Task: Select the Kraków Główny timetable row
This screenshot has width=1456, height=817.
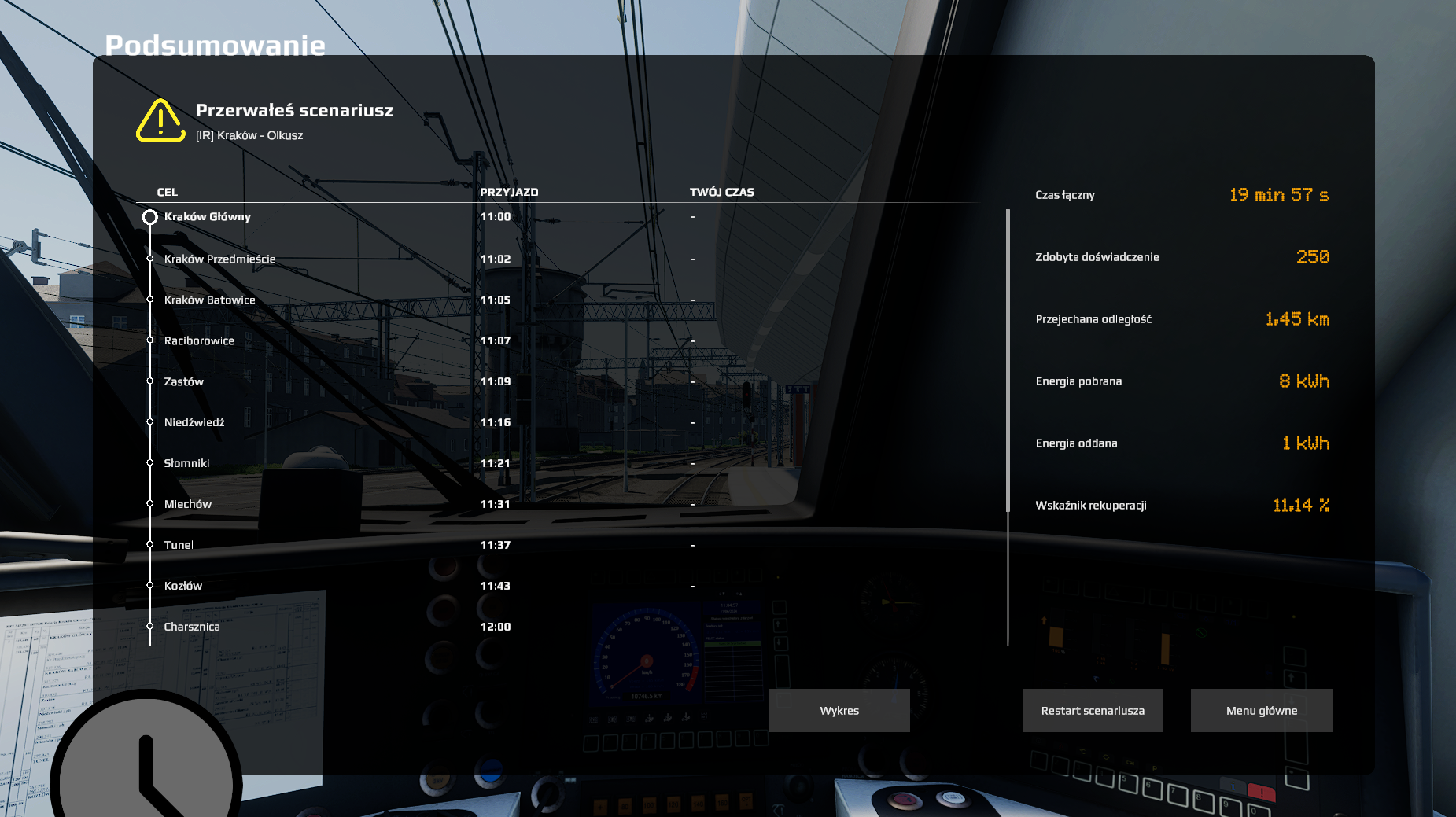Action: 208,217
